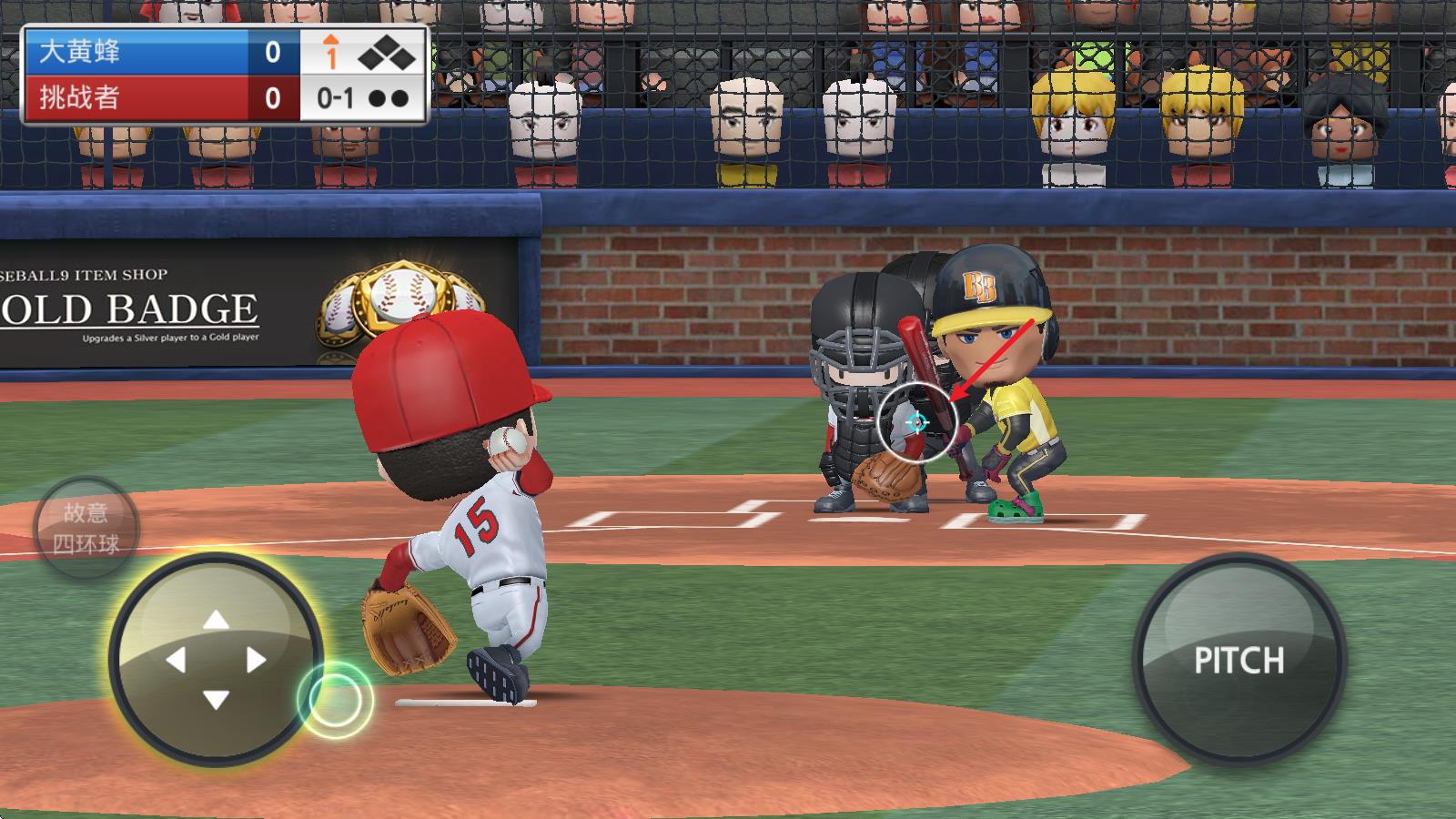Viewport: 1456px width, 819px height.
Task: Tap the 故意四环球 intentional walk button
Action: click(x=86, y=528)
